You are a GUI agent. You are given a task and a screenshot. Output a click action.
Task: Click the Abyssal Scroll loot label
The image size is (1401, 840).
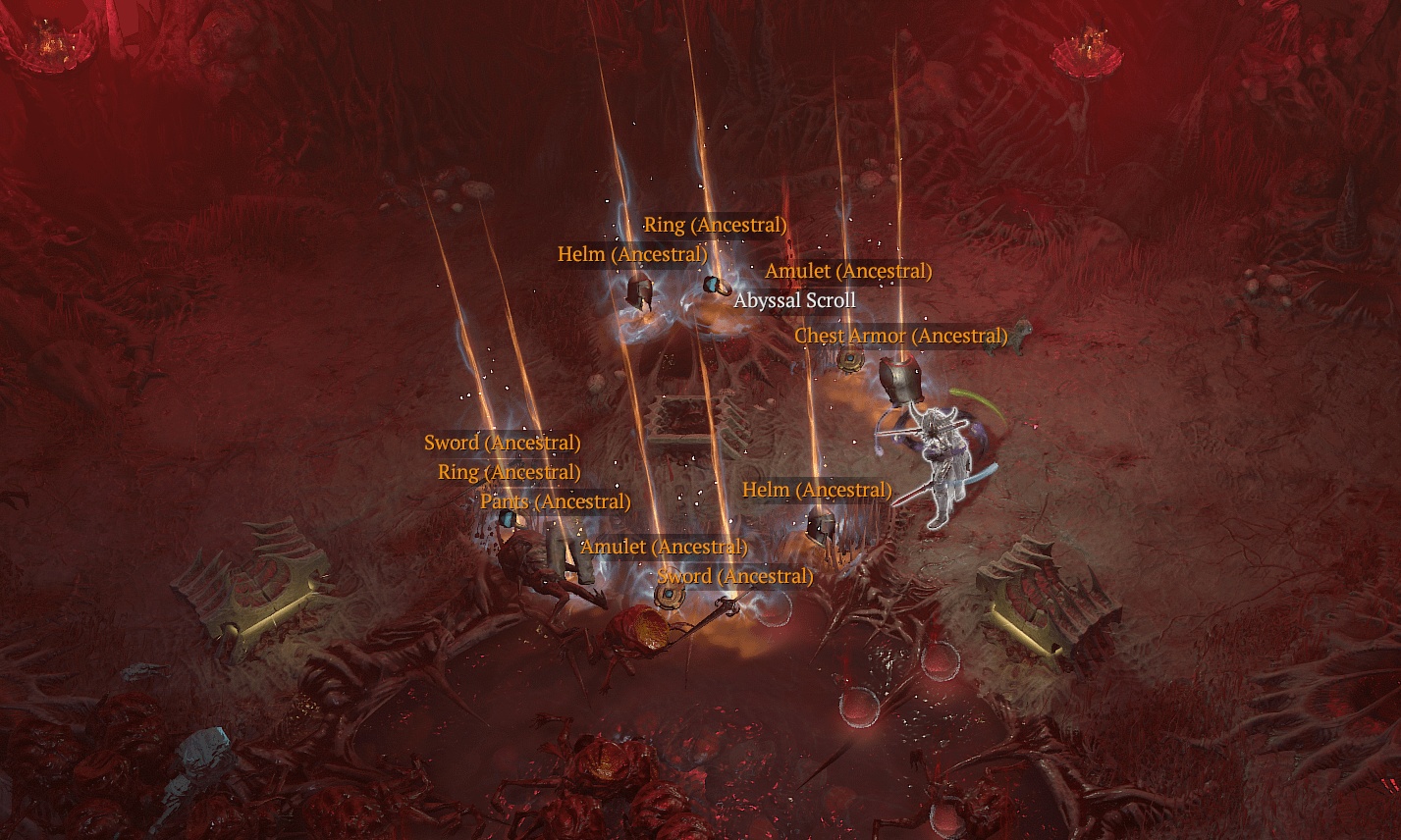point(794,300)
